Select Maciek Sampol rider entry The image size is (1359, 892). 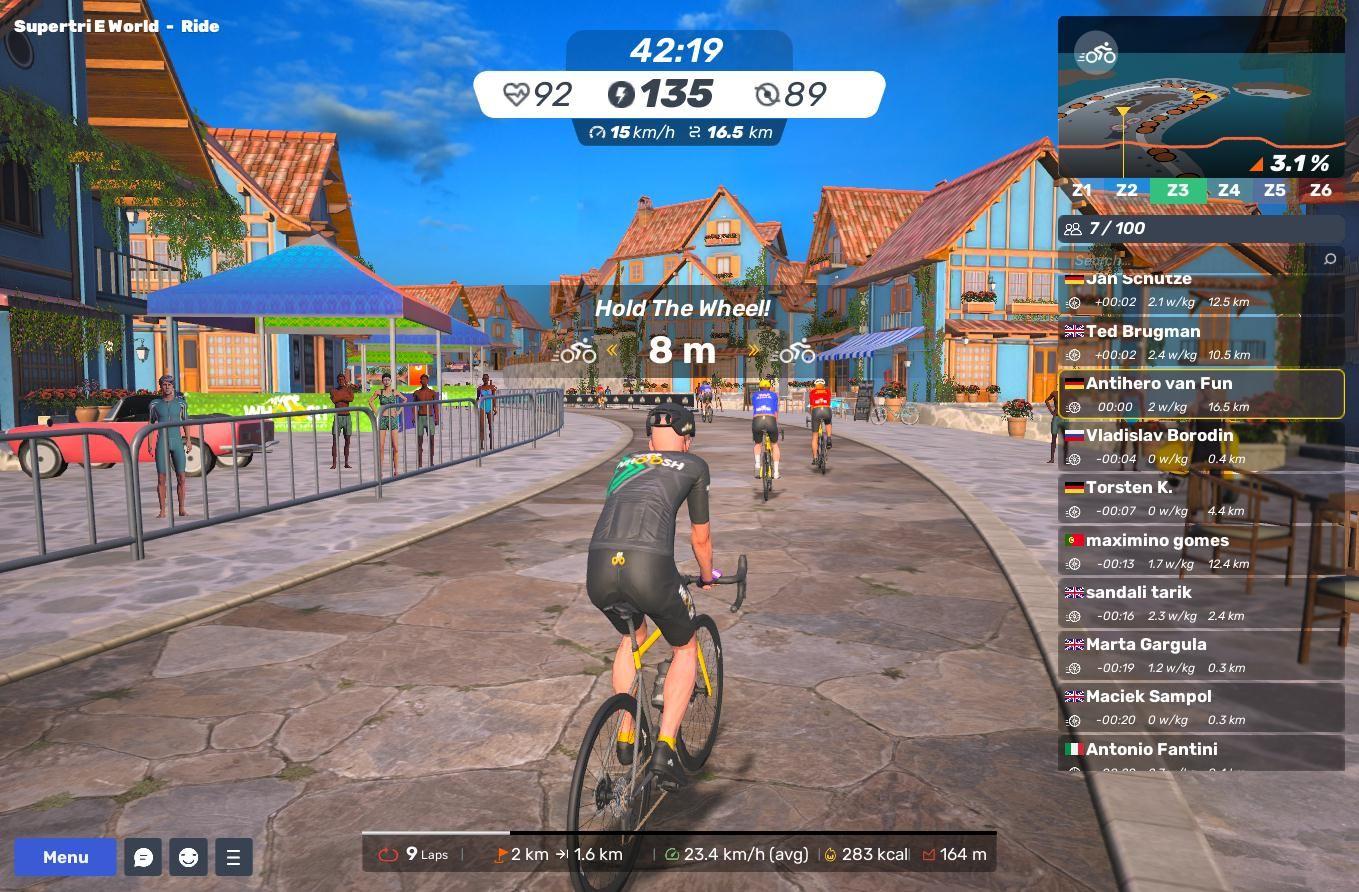pos(1200,707)
